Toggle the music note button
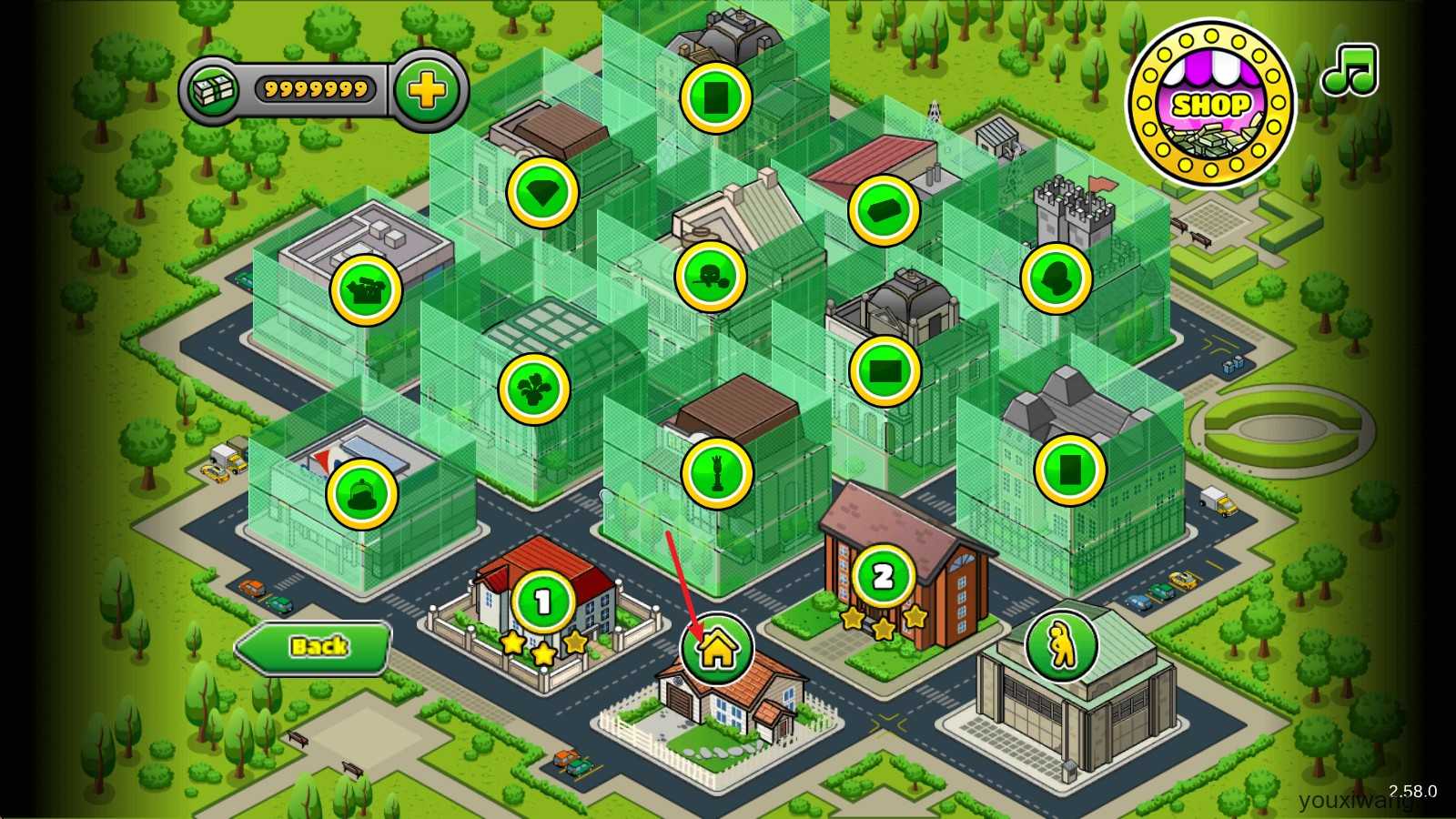Viewport: 1456px width, 819px height. coord(1350,71)
